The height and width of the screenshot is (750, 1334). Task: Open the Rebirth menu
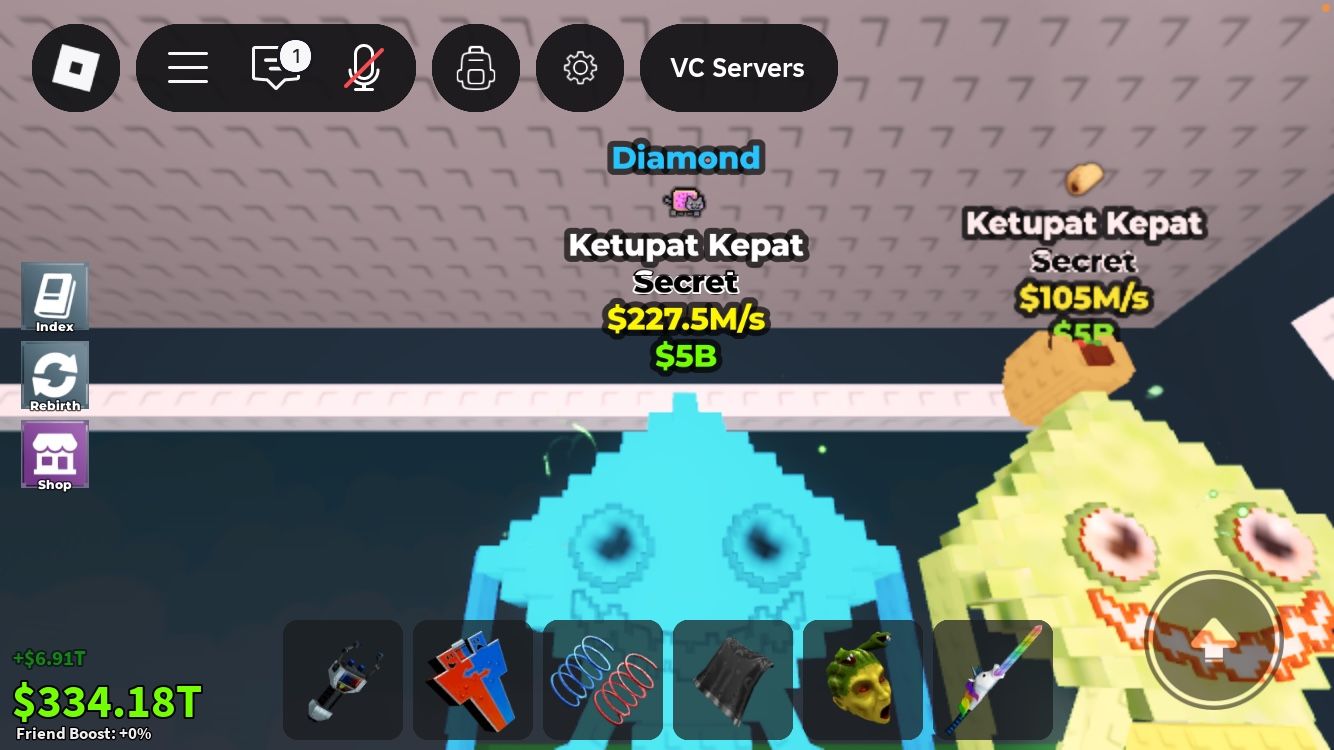click(55, 376)
